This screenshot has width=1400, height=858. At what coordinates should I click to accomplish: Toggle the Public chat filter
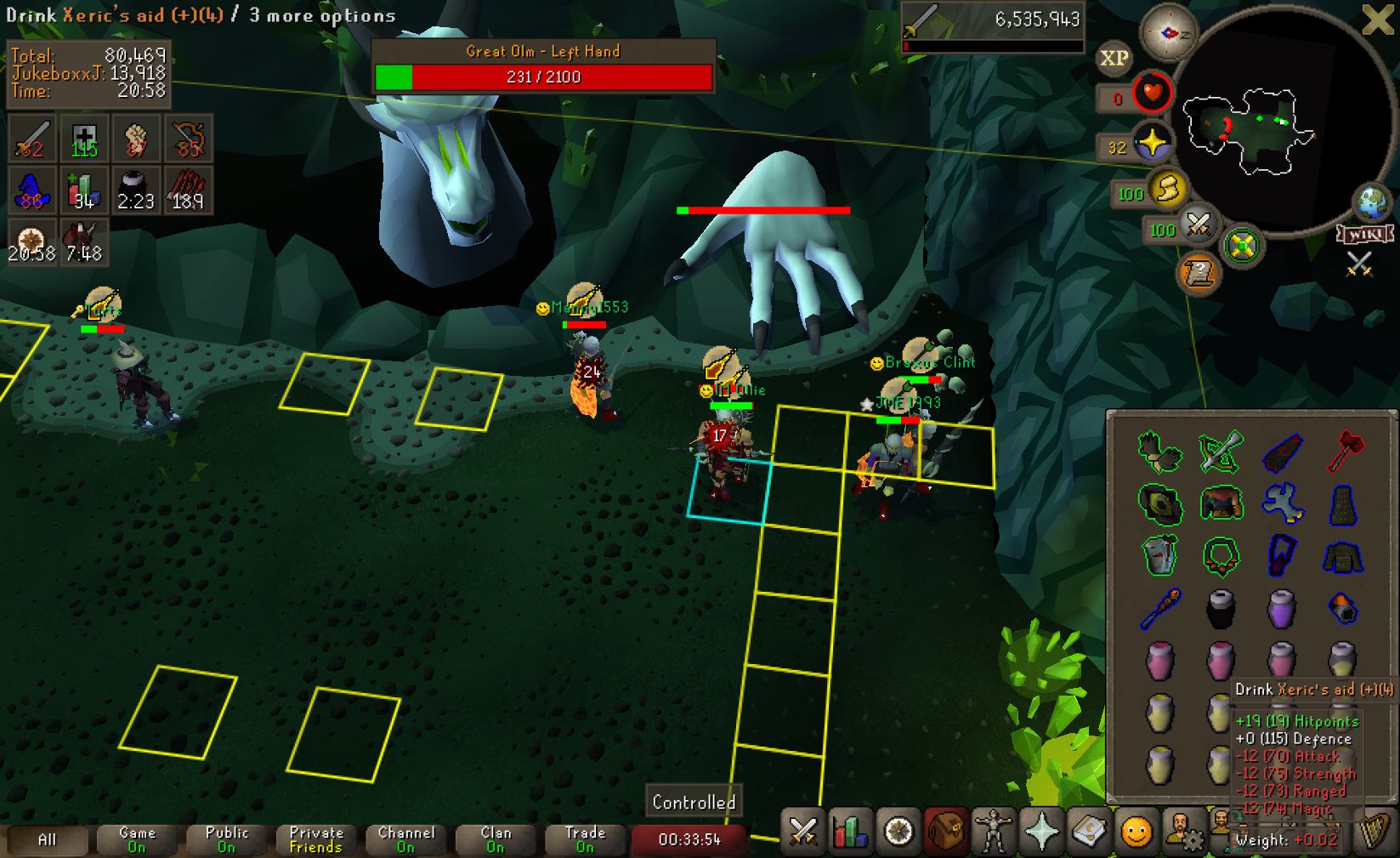[x=227, y=839]
